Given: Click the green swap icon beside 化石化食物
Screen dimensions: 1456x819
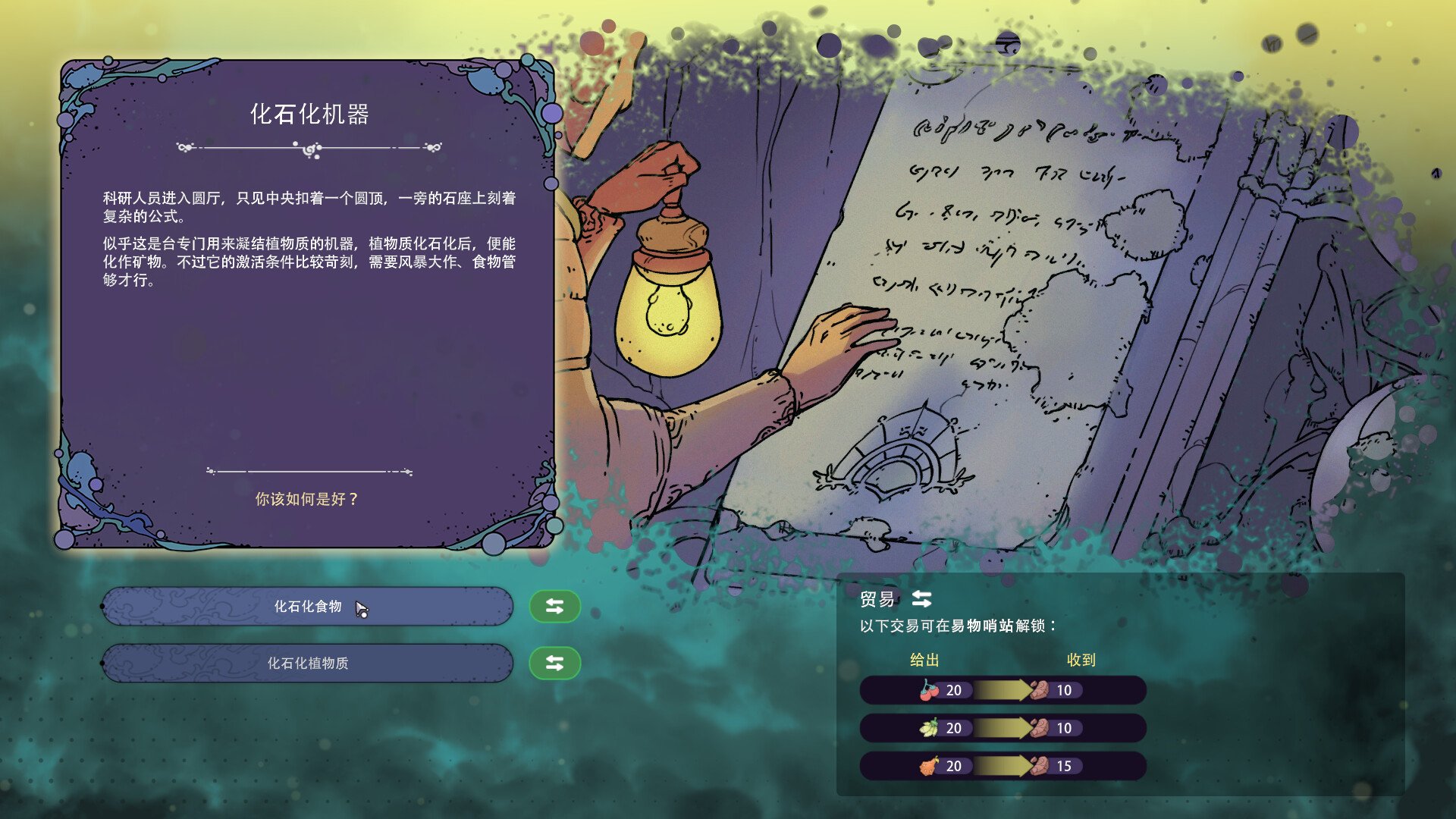Looking at the screenshot, I should coord(554,606).
